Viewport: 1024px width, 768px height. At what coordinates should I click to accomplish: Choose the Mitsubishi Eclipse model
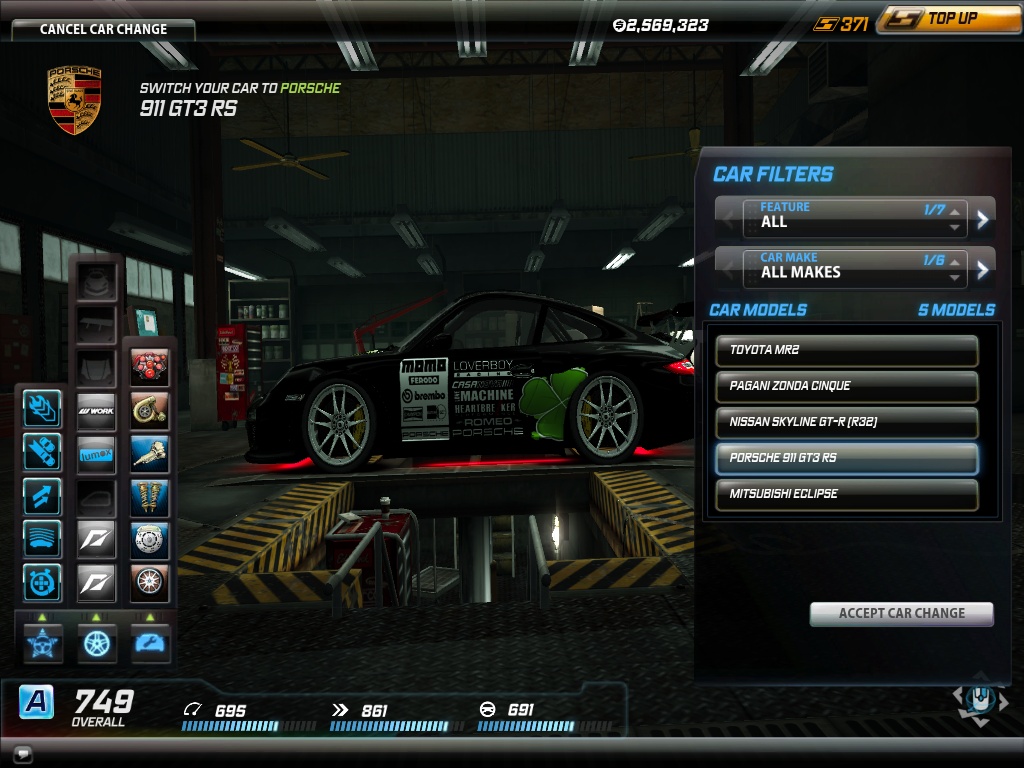click(x=847, y=494)
